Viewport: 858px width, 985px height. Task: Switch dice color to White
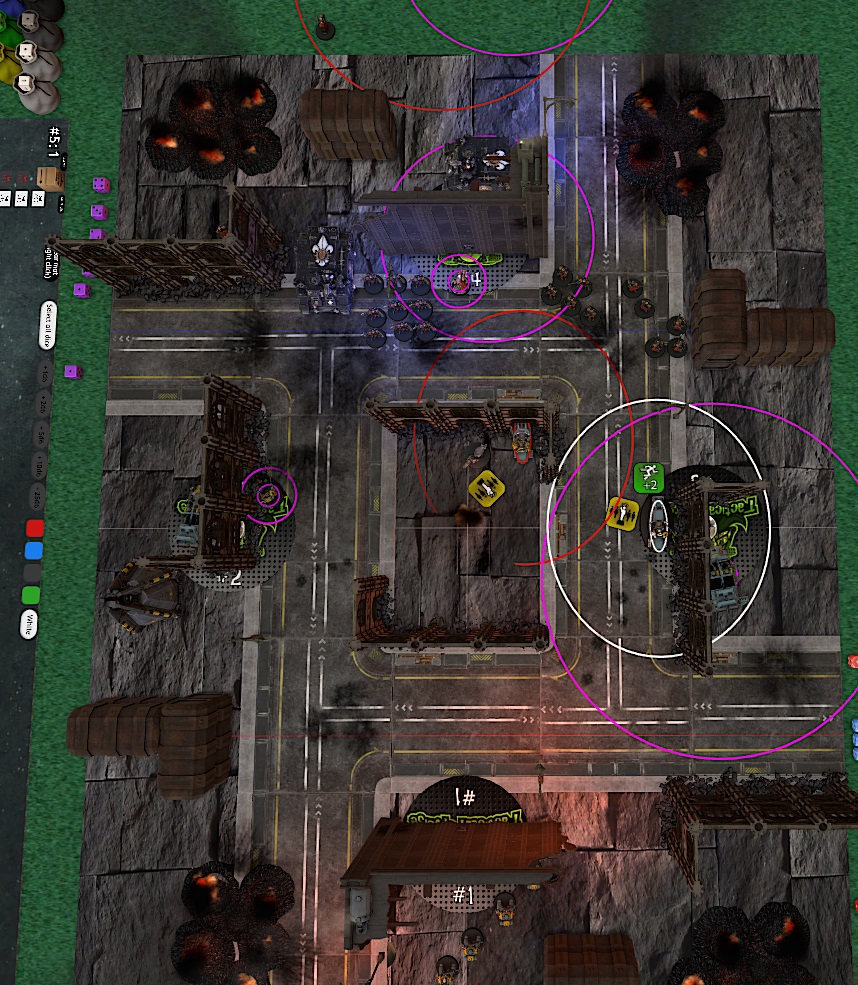(x=31, y=623)
